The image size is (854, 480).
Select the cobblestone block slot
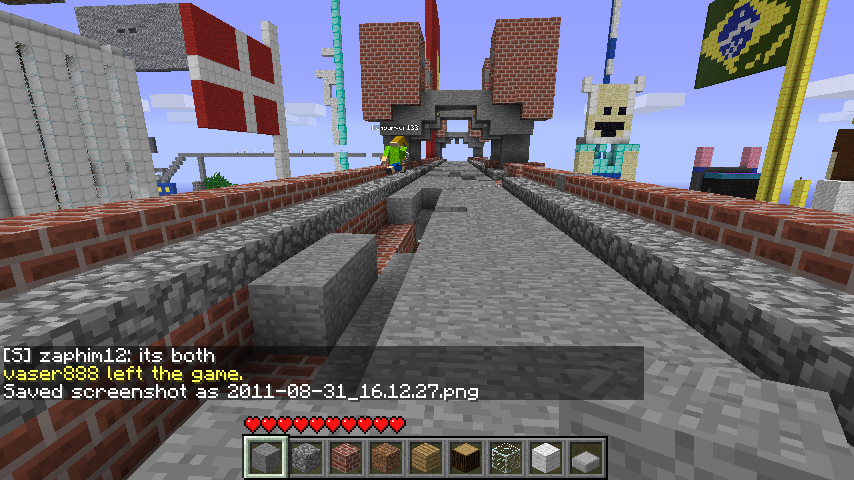click(305, 458)
